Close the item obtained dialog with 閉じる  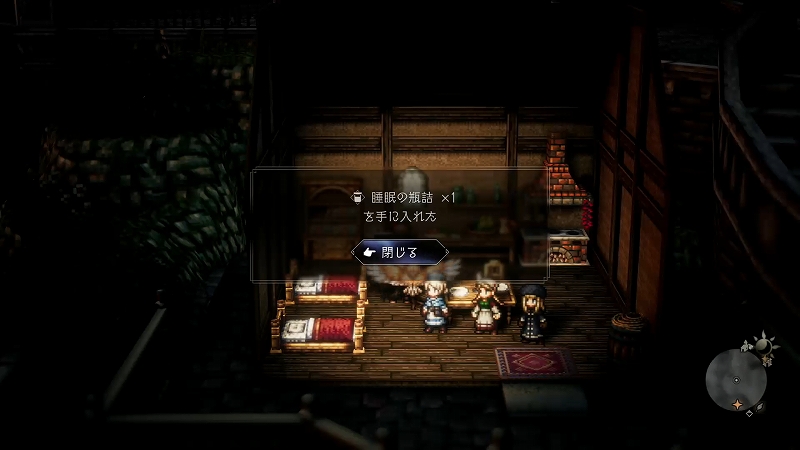click(400, 252)
